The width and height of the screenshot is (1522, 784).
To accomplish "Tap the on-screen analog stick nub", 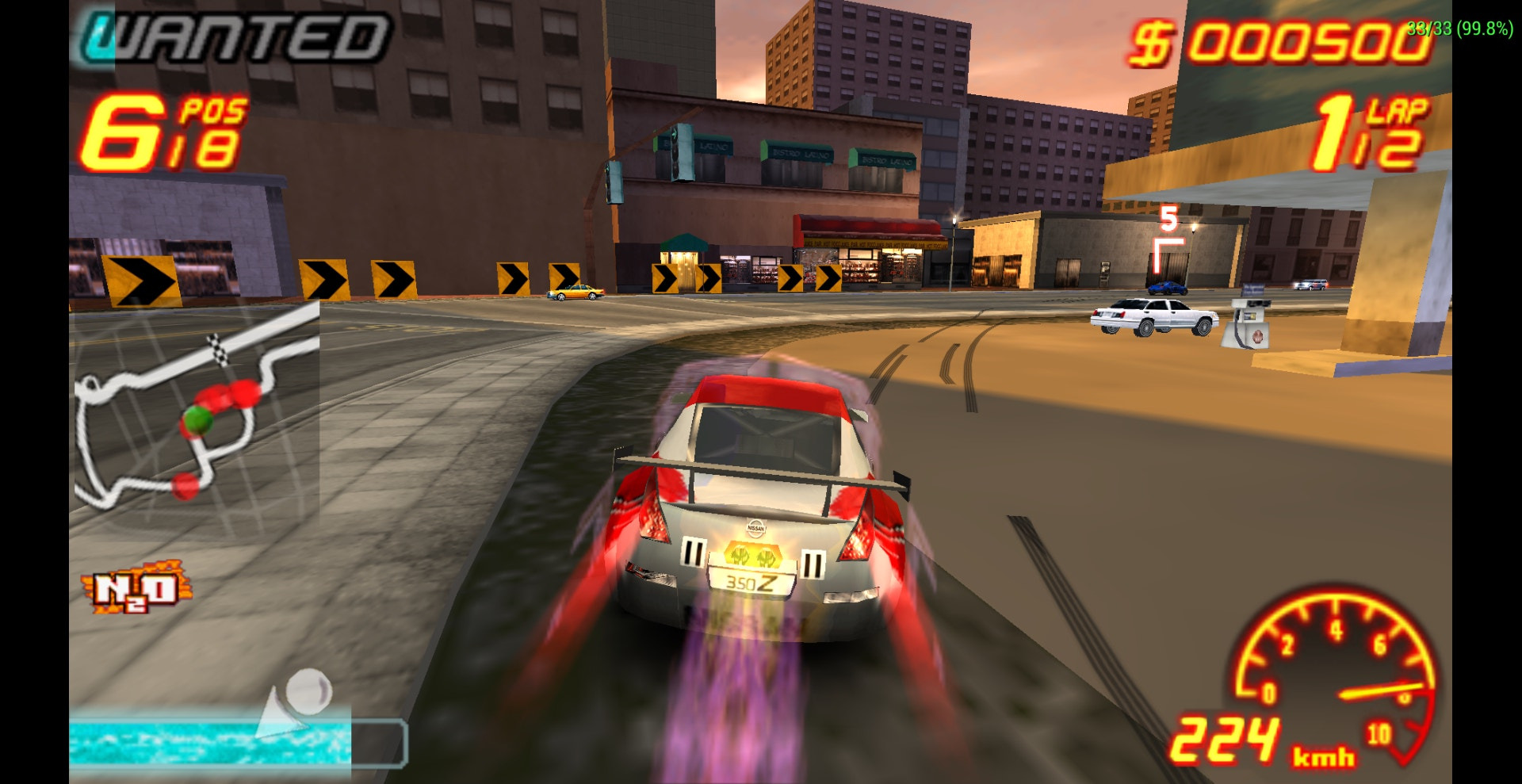I will (307, 690).
